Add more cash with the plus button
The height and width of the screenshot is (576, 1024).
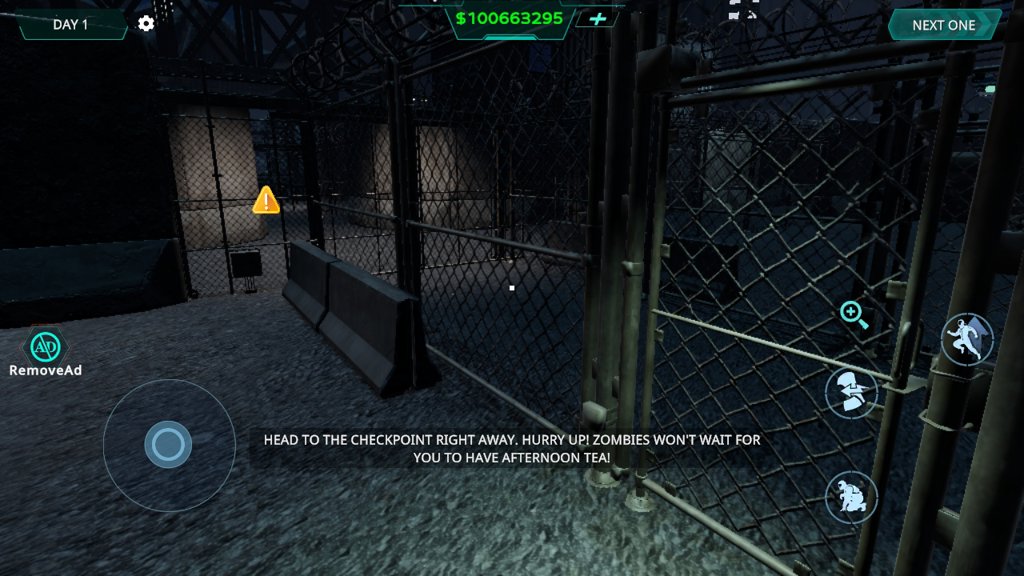(598, 19)
